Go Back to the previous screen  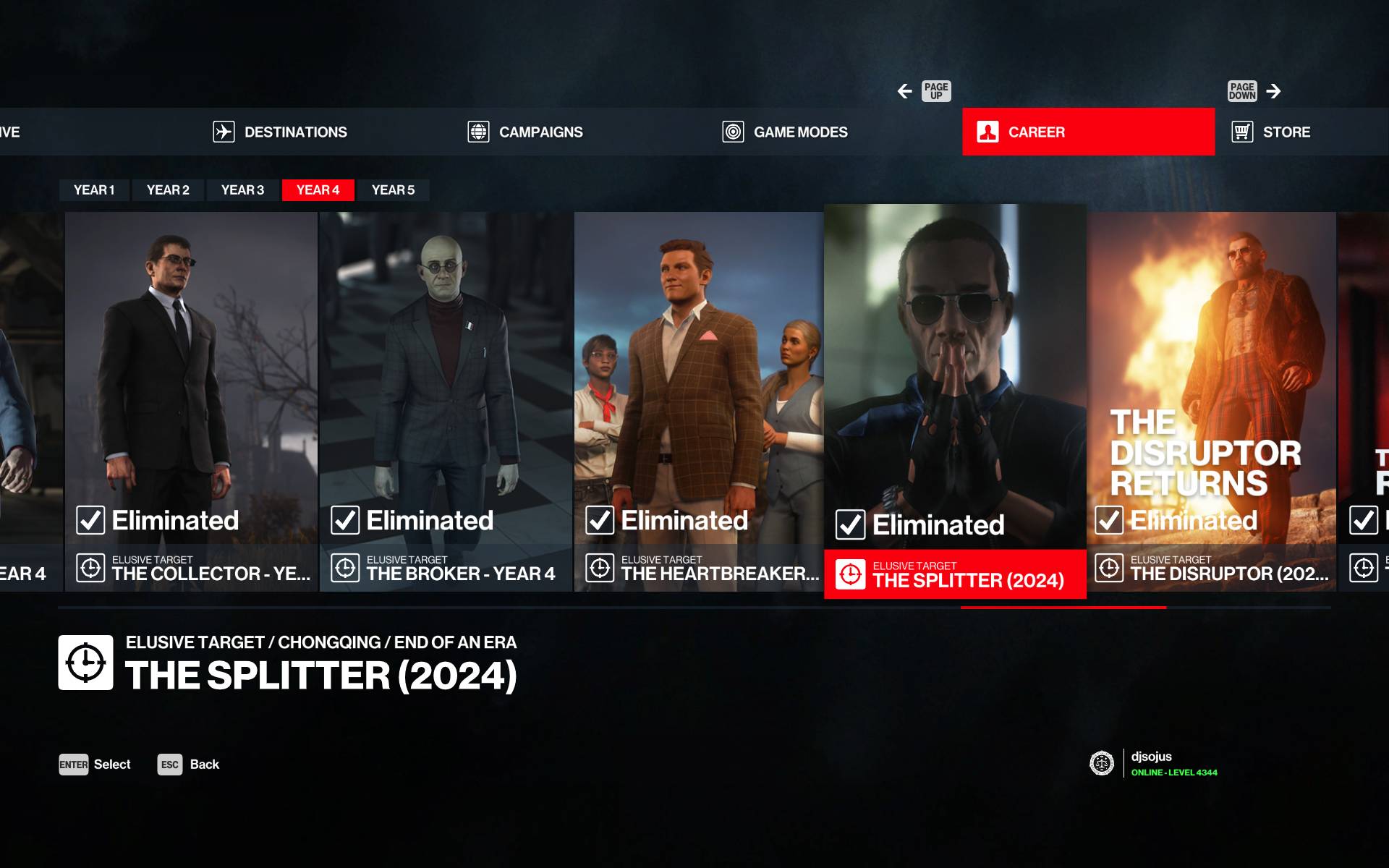188,765
